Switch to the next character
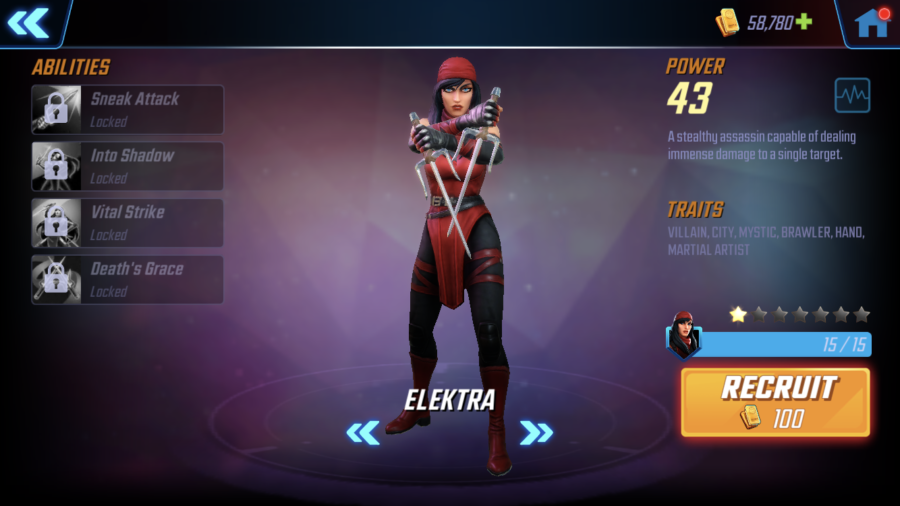The width and height of the screenshot is (900, 506). pos(536,432)
